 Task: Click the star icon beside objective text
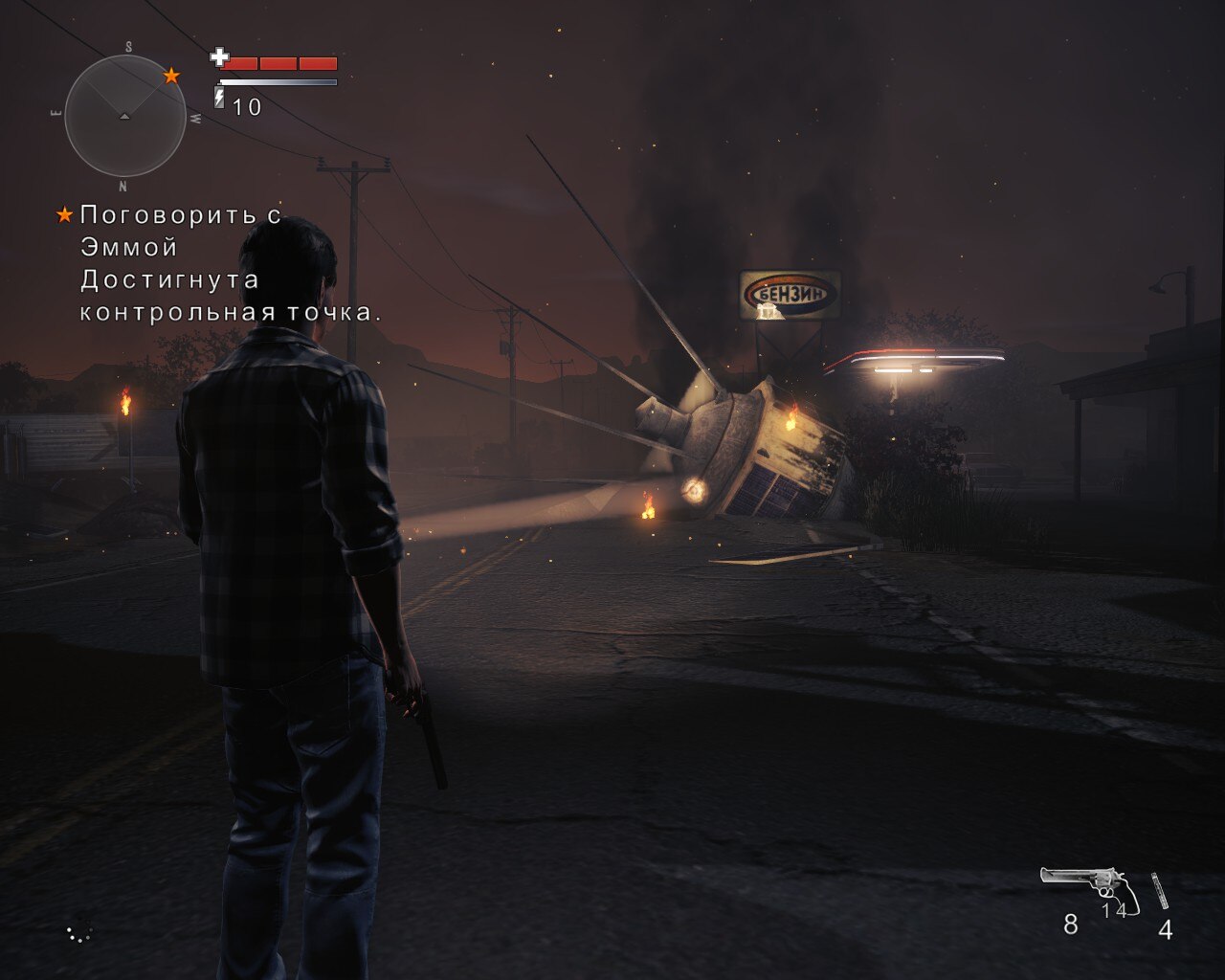coord(63,214)
